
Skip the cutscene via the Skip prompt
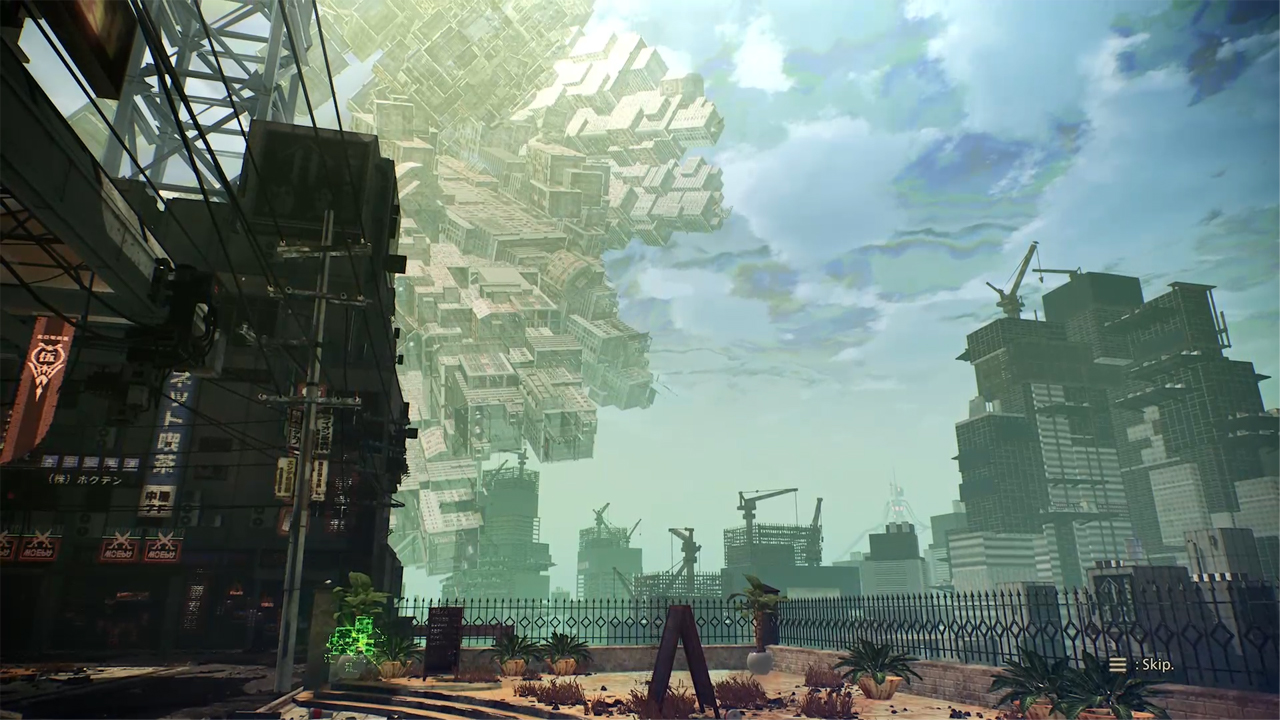[1142, 664]
